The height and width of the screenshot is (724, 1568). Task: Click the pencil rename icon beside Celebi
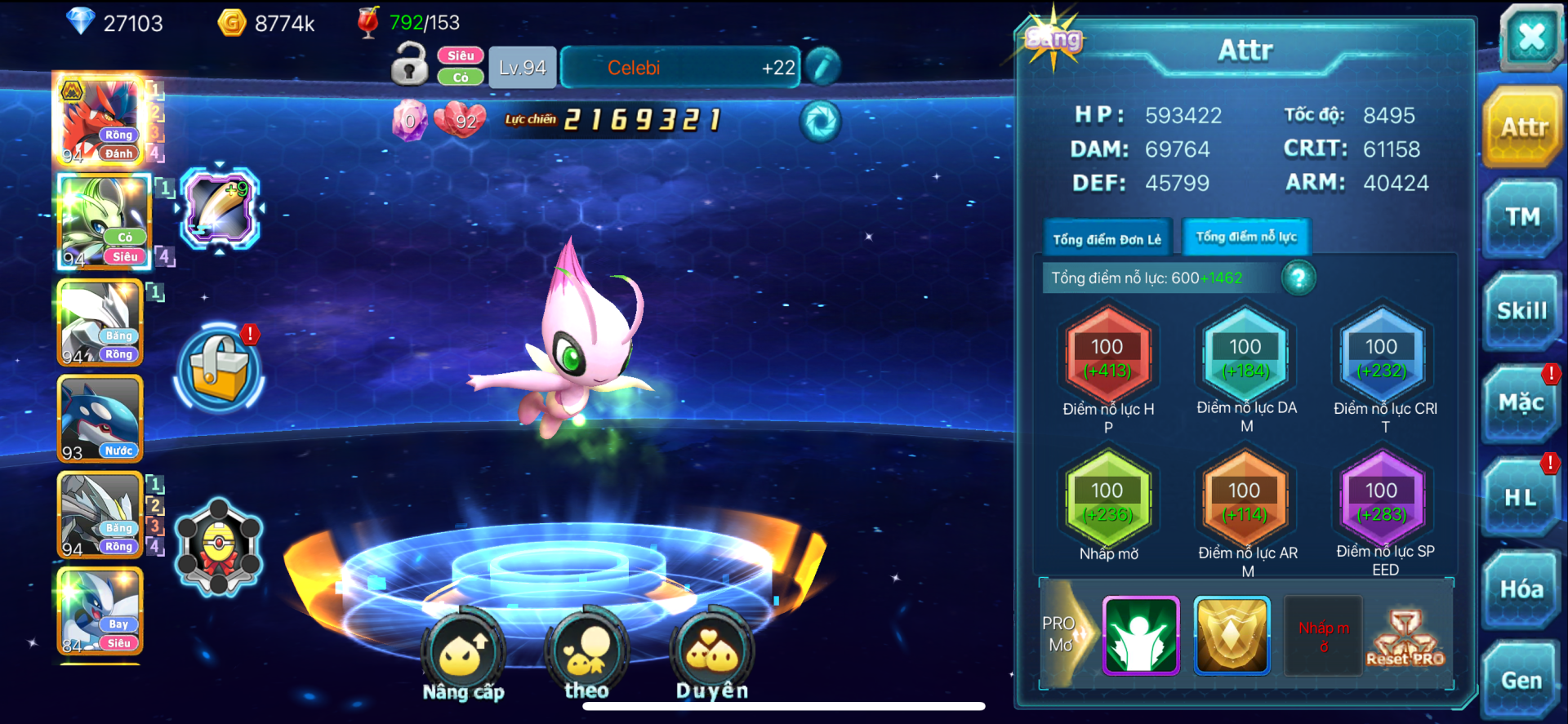[822, 67]
